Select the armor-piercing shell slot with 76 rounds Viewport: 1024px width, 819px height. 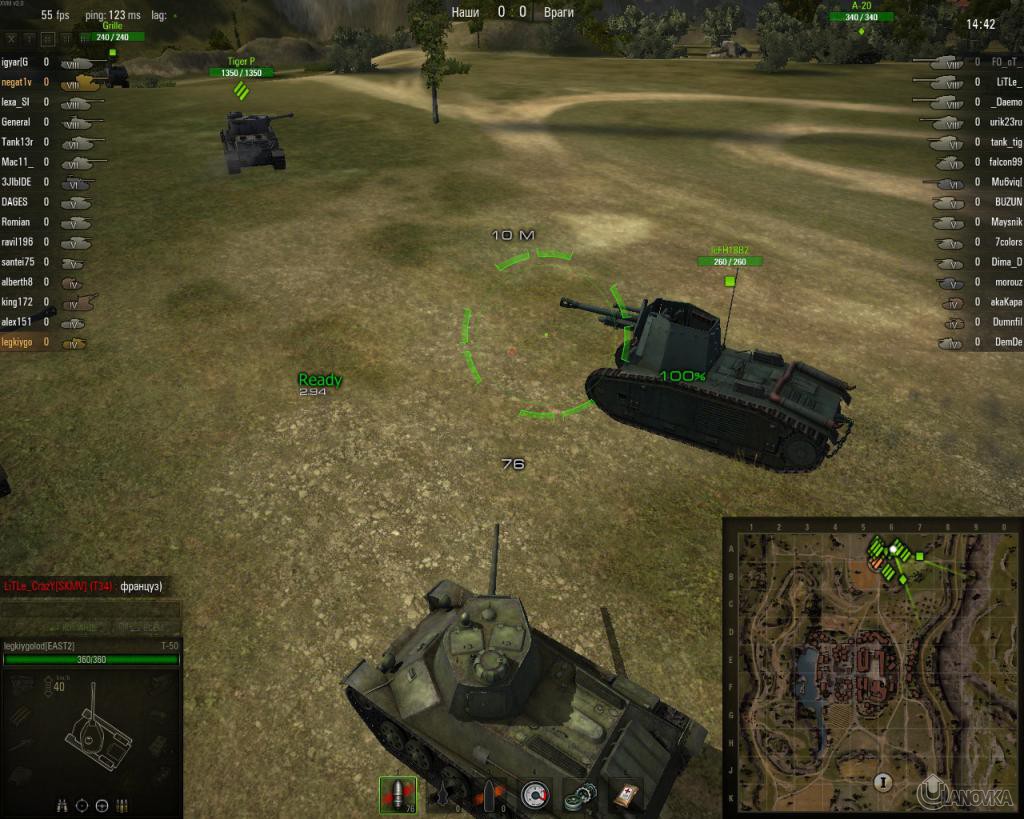[397, 794]
